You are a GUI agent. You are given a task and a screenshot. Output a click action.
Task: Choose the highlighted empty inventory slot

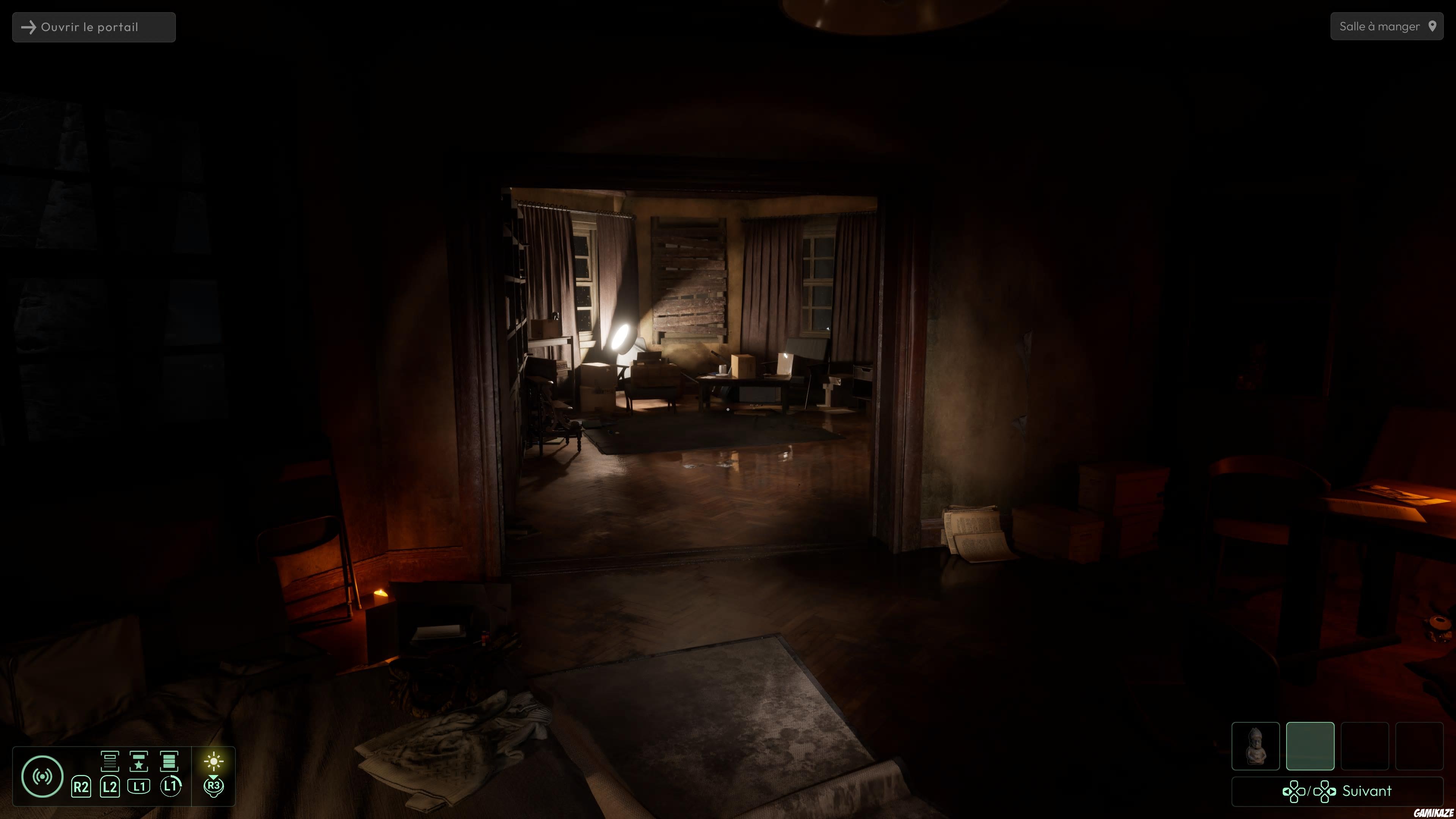coord(1310,745)
